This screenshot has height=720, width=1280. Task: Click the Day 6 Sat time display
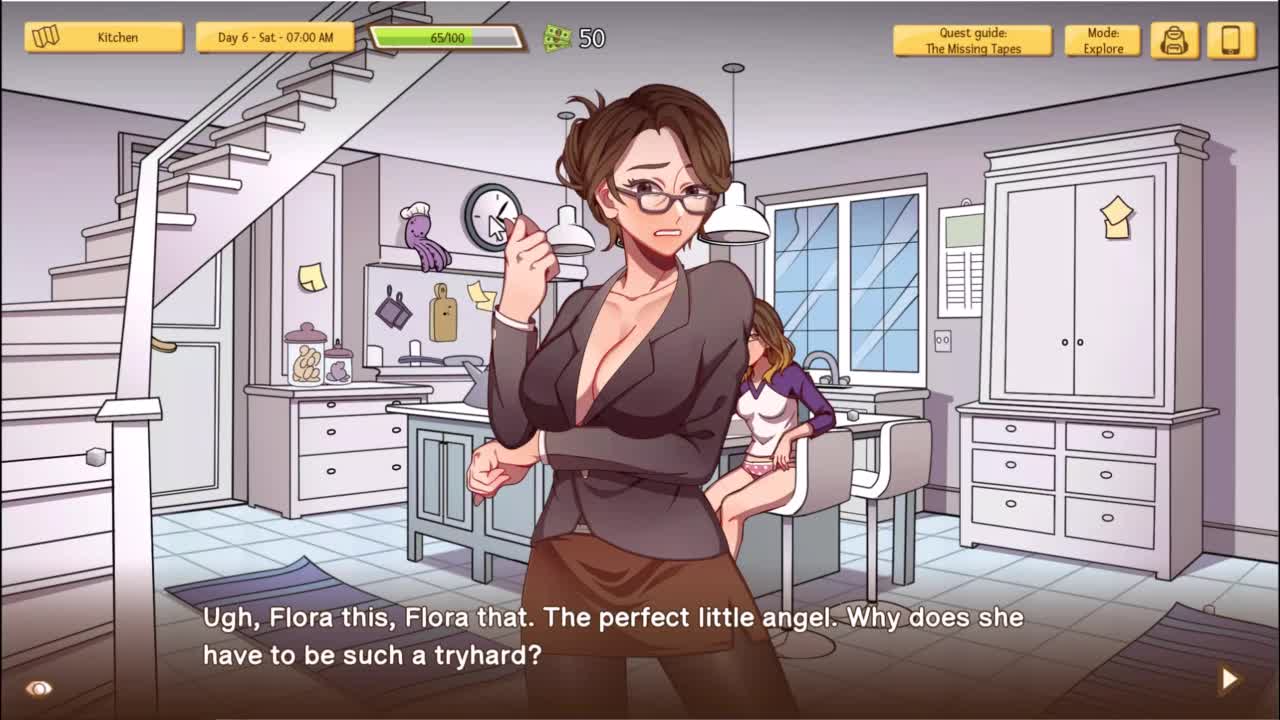275,38
